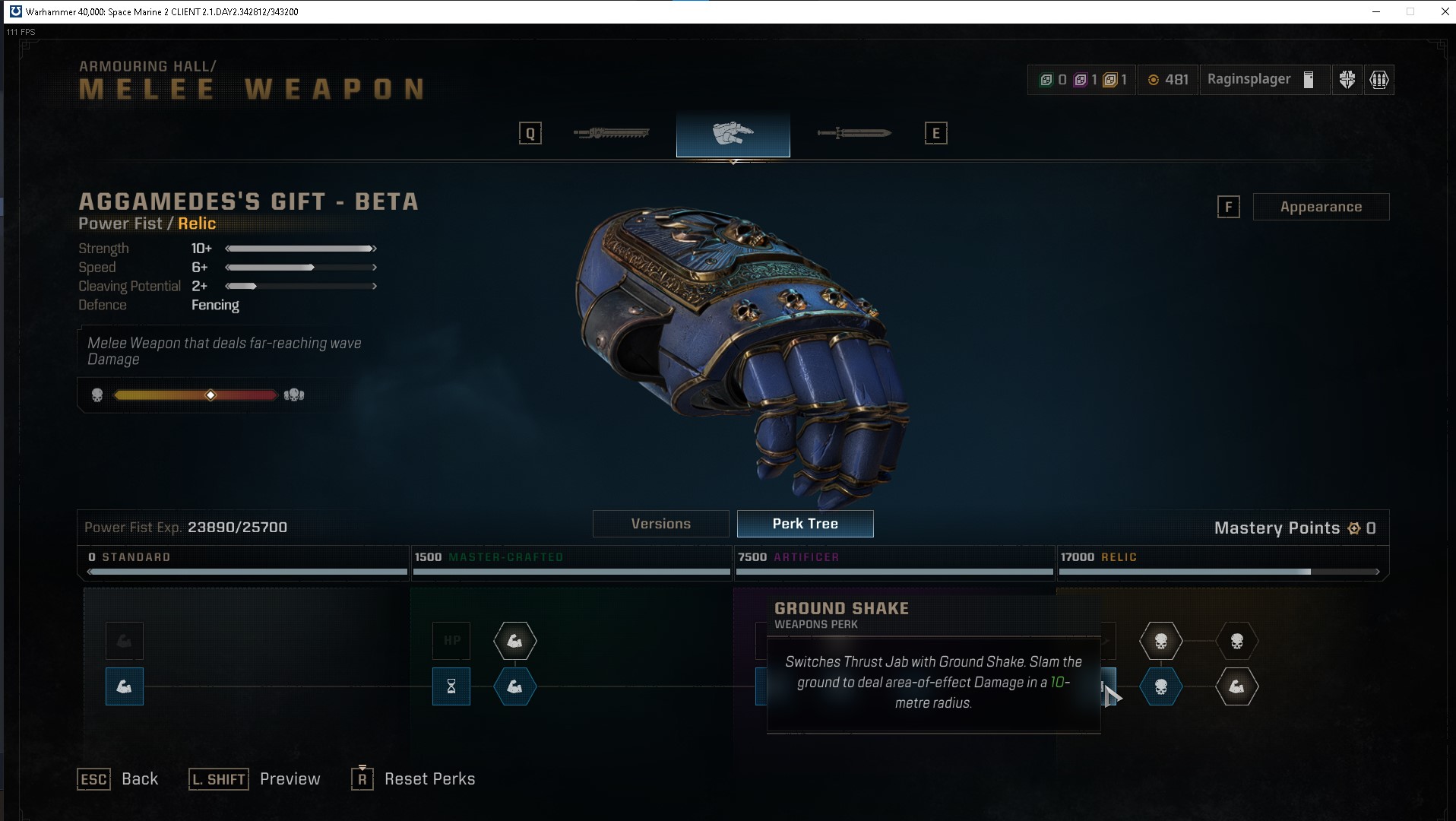Choose the hourglass perk node

tap(451, 686)
